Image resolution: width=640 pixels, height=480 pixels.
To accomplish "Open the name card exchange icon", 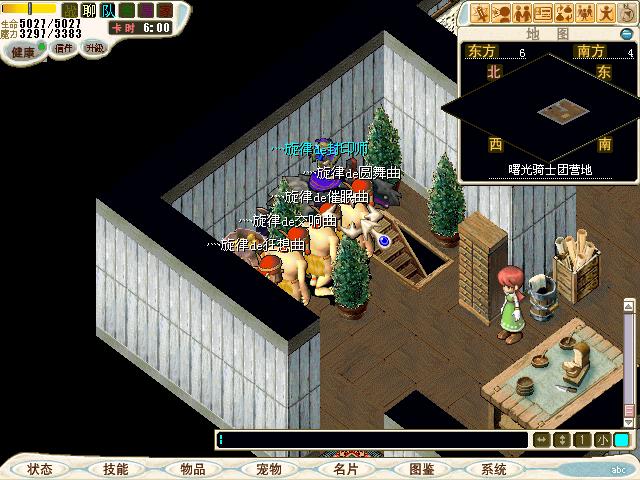I will point(543,13).
